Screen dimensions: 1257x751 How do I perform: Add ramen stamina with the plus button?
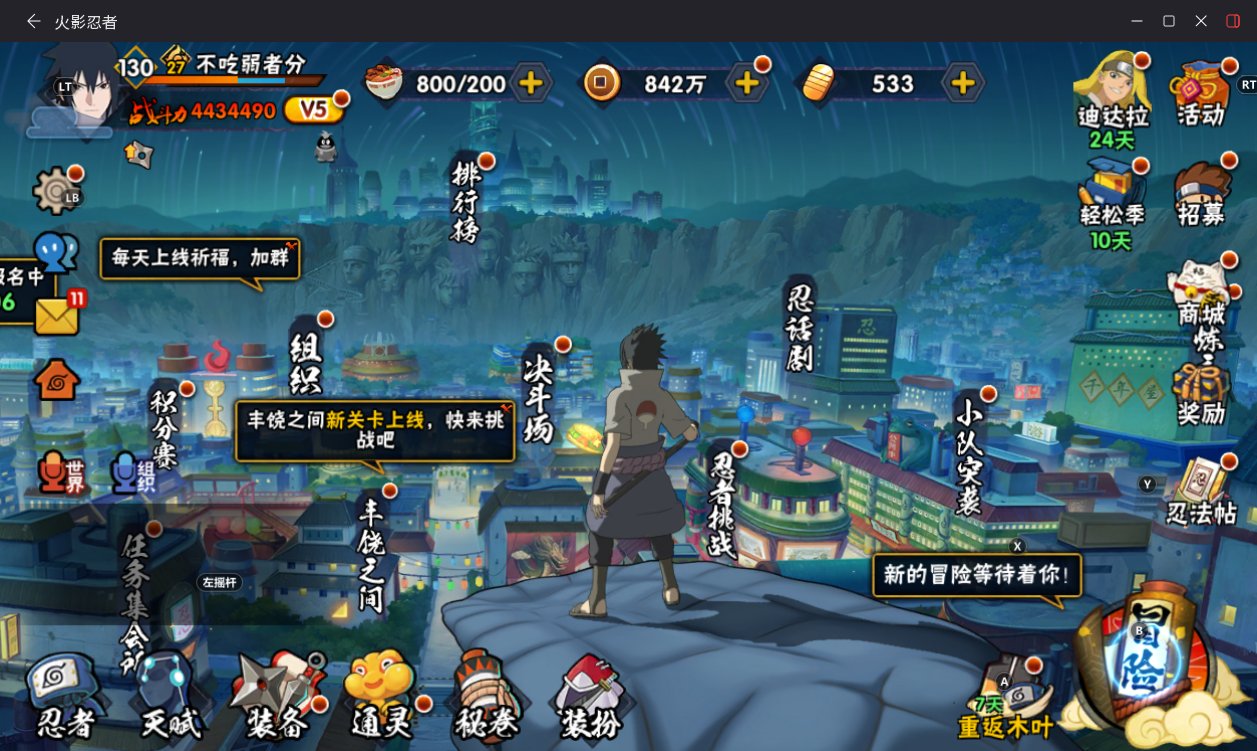tap(531, 83)
